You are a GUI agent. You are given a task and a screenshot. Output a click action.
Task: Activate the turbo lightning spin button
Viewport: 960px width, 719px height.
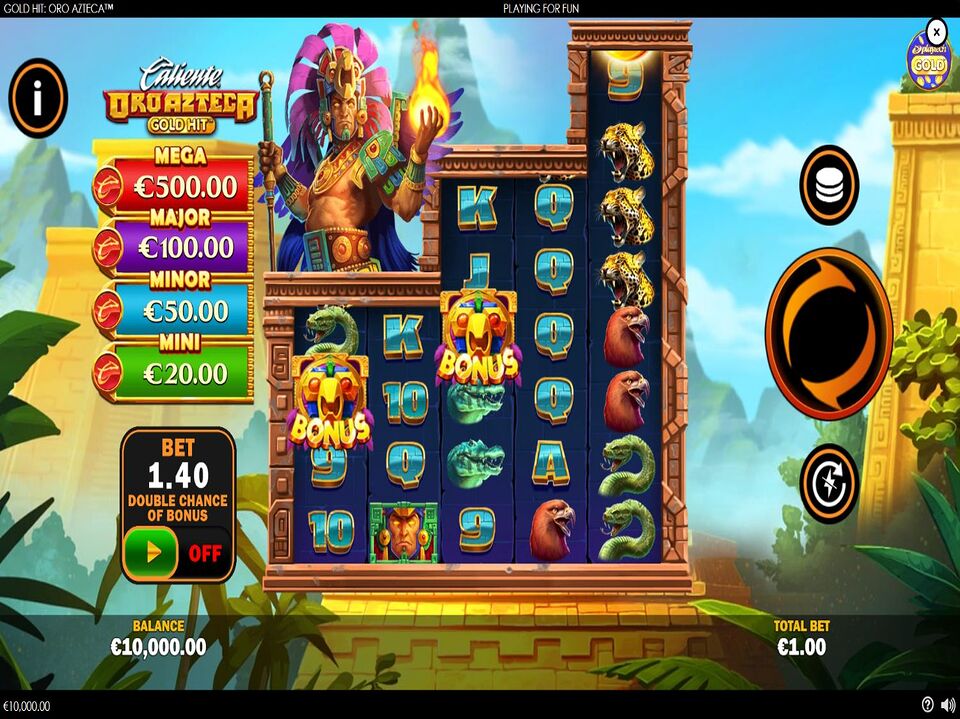(828, 483)
